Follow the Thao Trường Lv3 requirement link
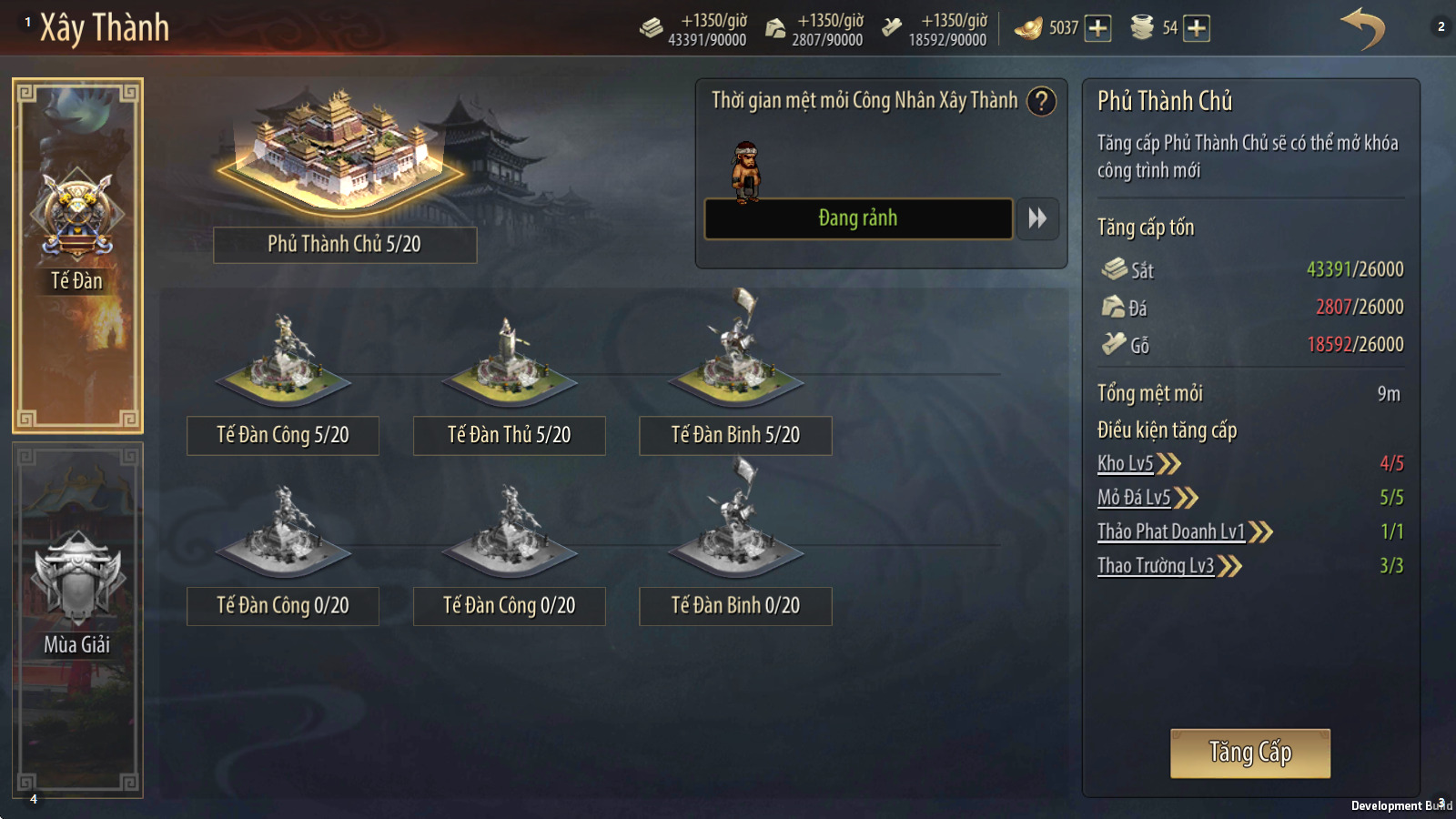The image size is (1456, 819). click(1168, 566)
